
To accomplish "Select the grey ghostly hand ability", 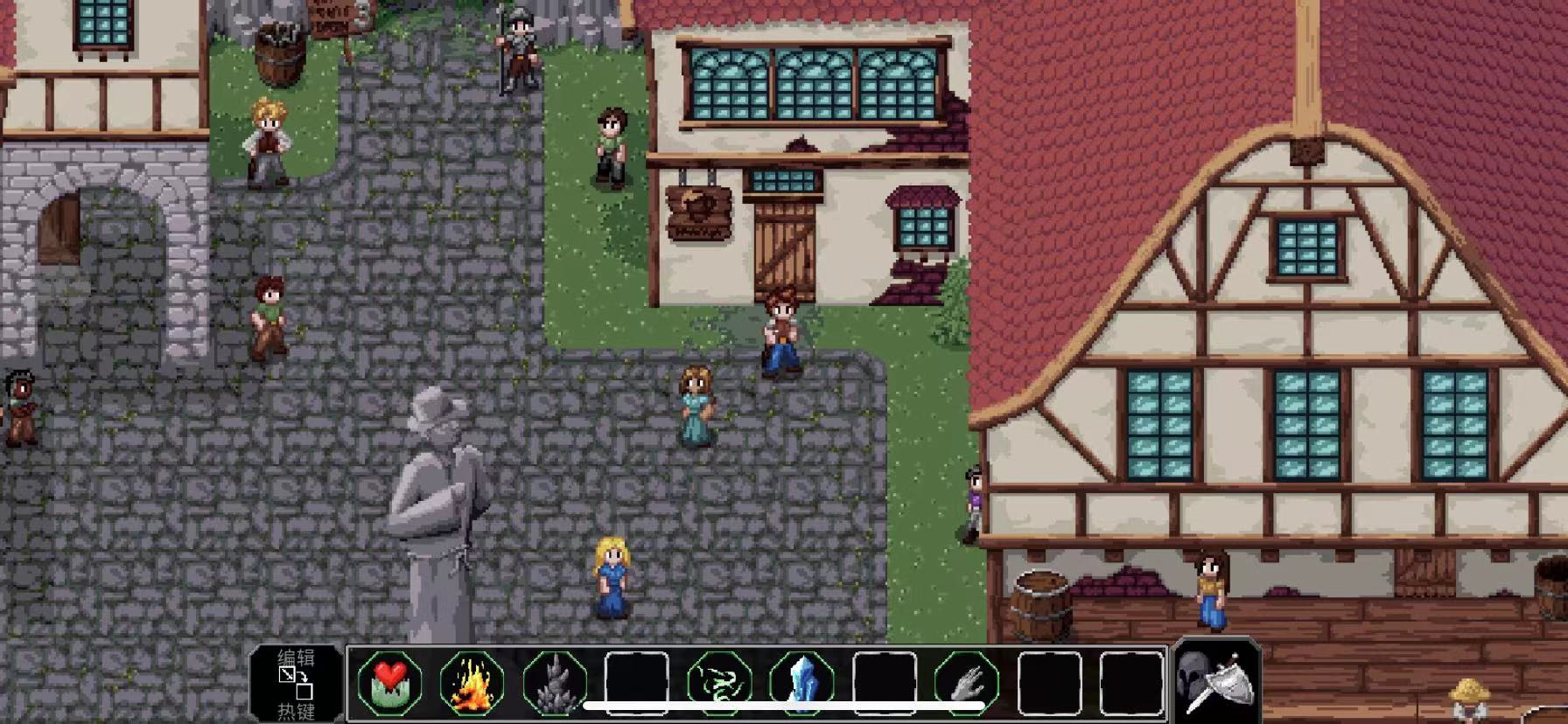I will pyautogui.click(x=966, y=682).
